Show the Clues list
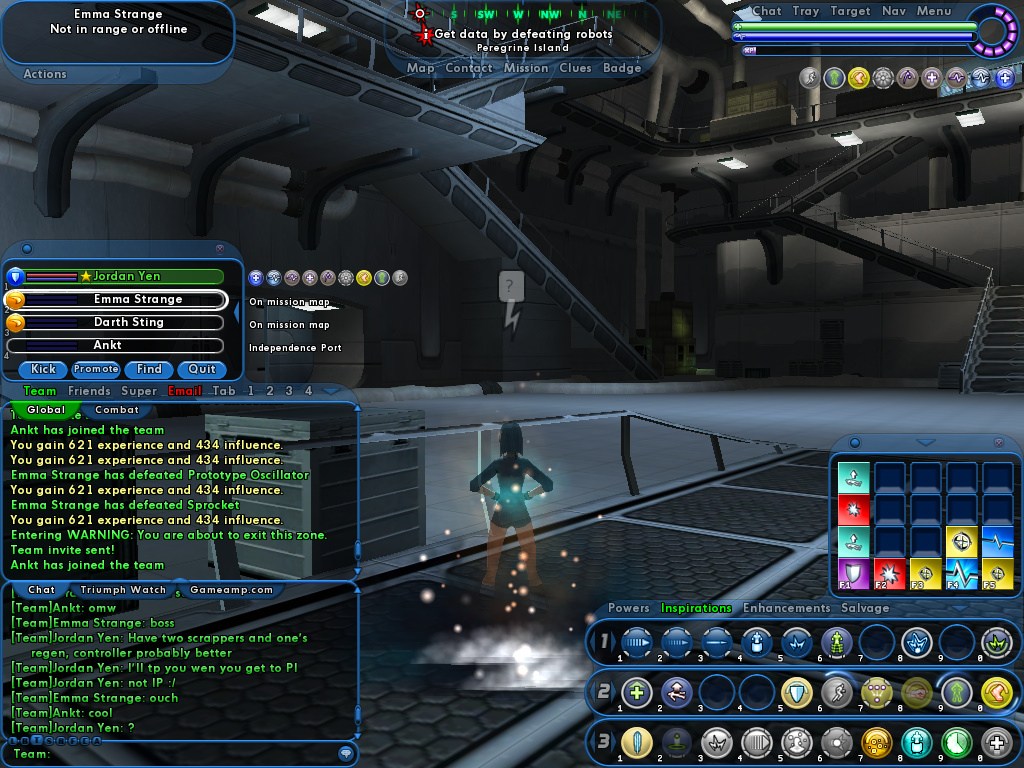1024x768 pixels. click(x=575, y=68)
